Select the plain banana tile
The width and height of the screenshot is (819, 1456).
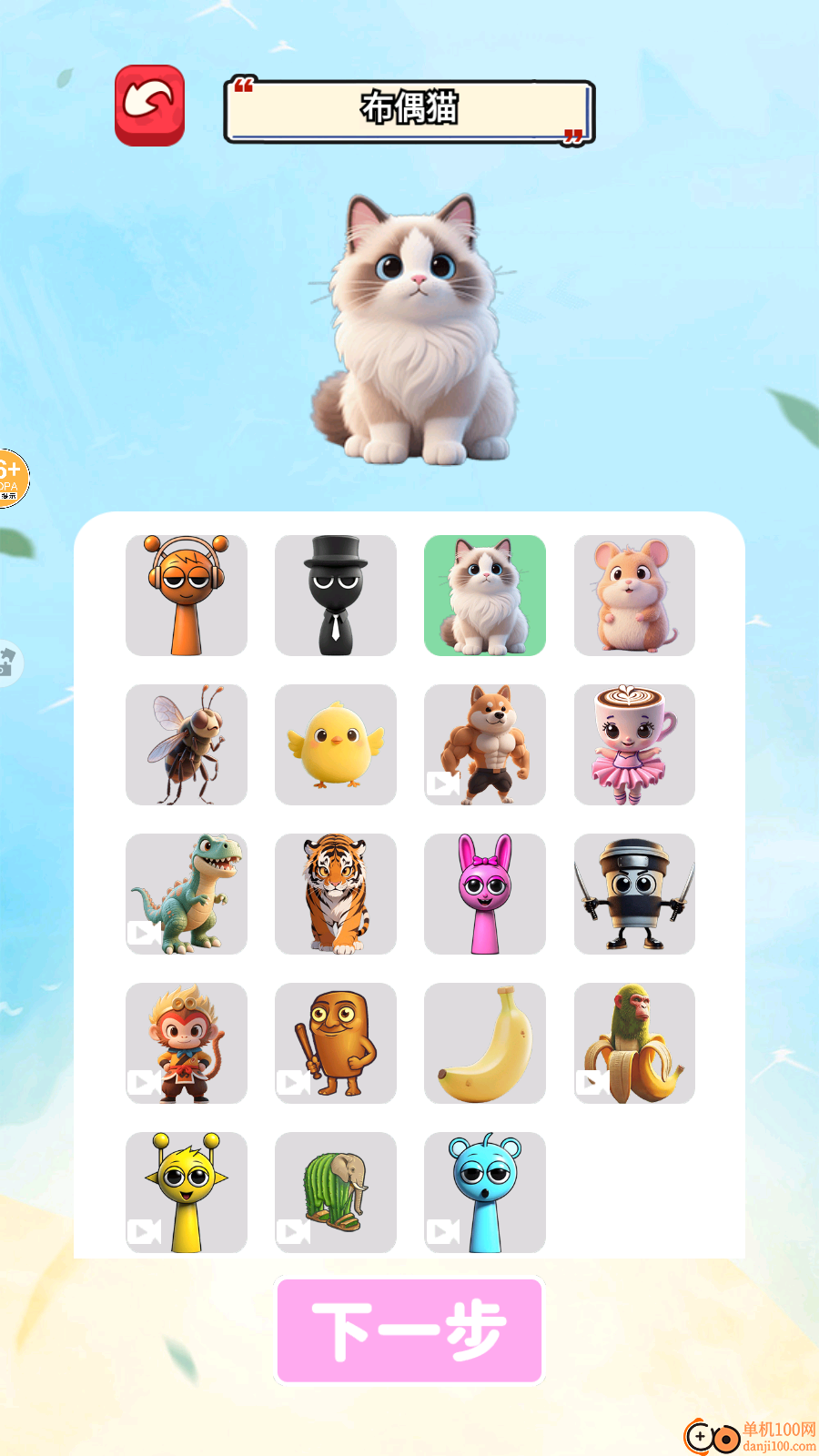(x=485, y=1043)
